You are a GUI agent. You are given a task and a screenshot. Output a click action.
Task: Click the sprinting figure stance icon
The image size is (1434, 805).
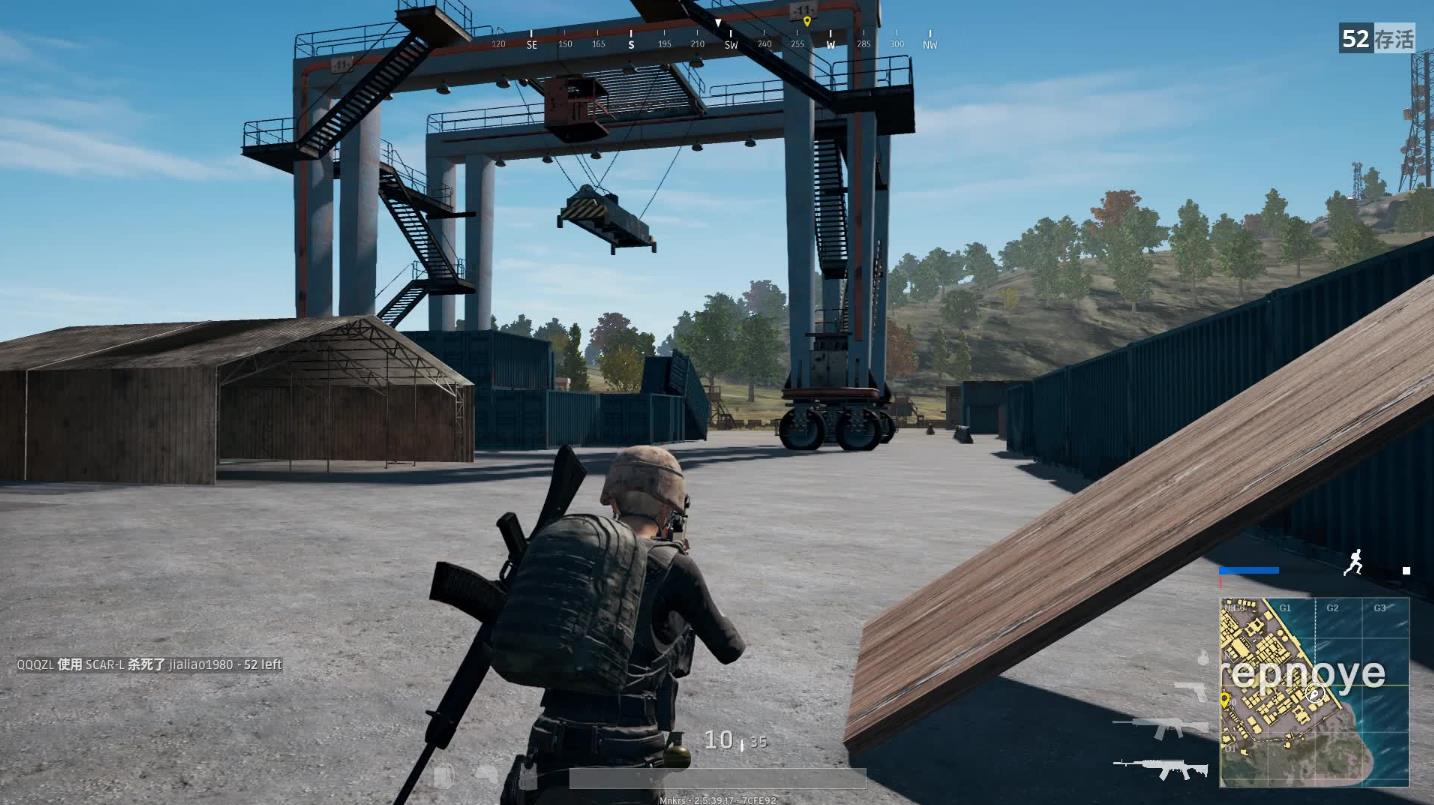[x=1353, y=564]
